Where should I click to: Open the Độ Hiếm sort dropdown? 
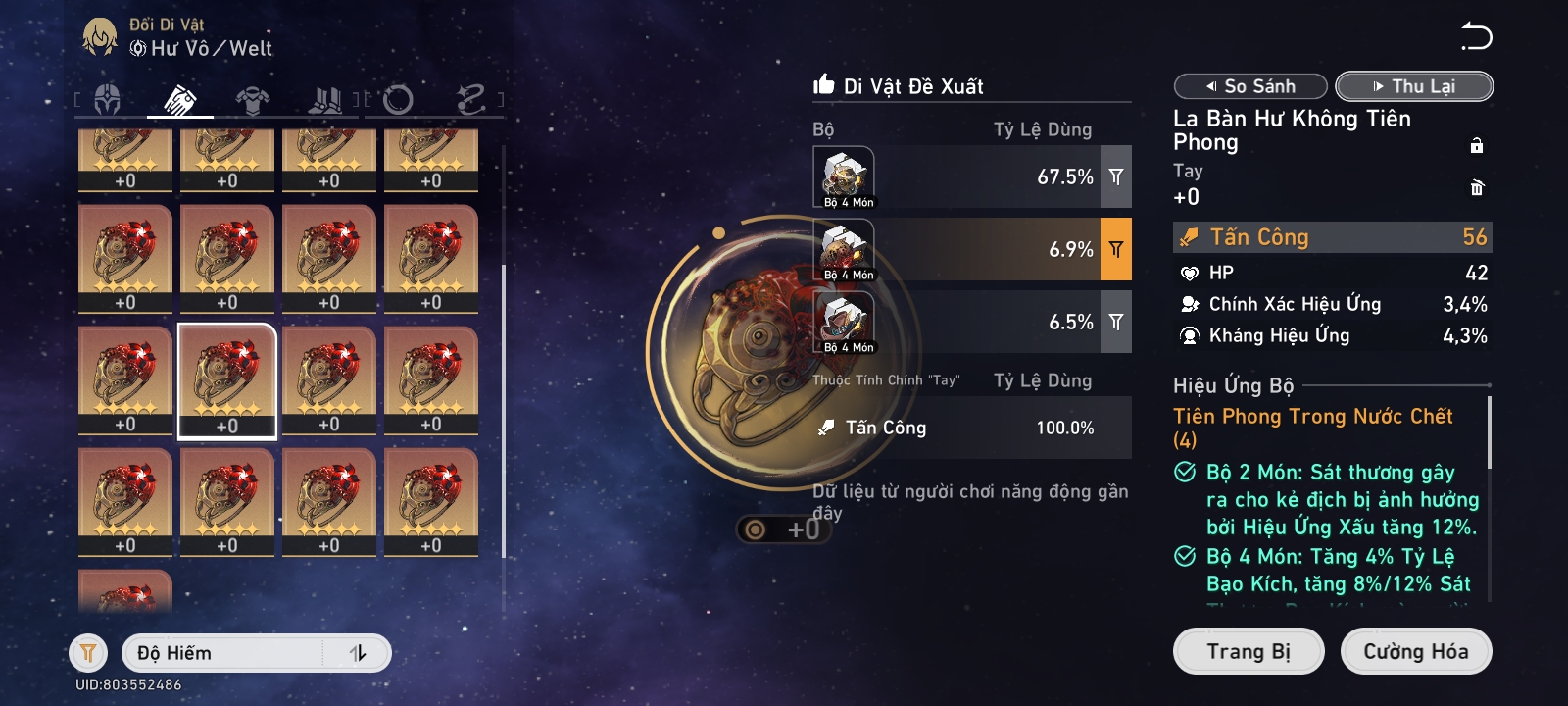tap(225, 653)
